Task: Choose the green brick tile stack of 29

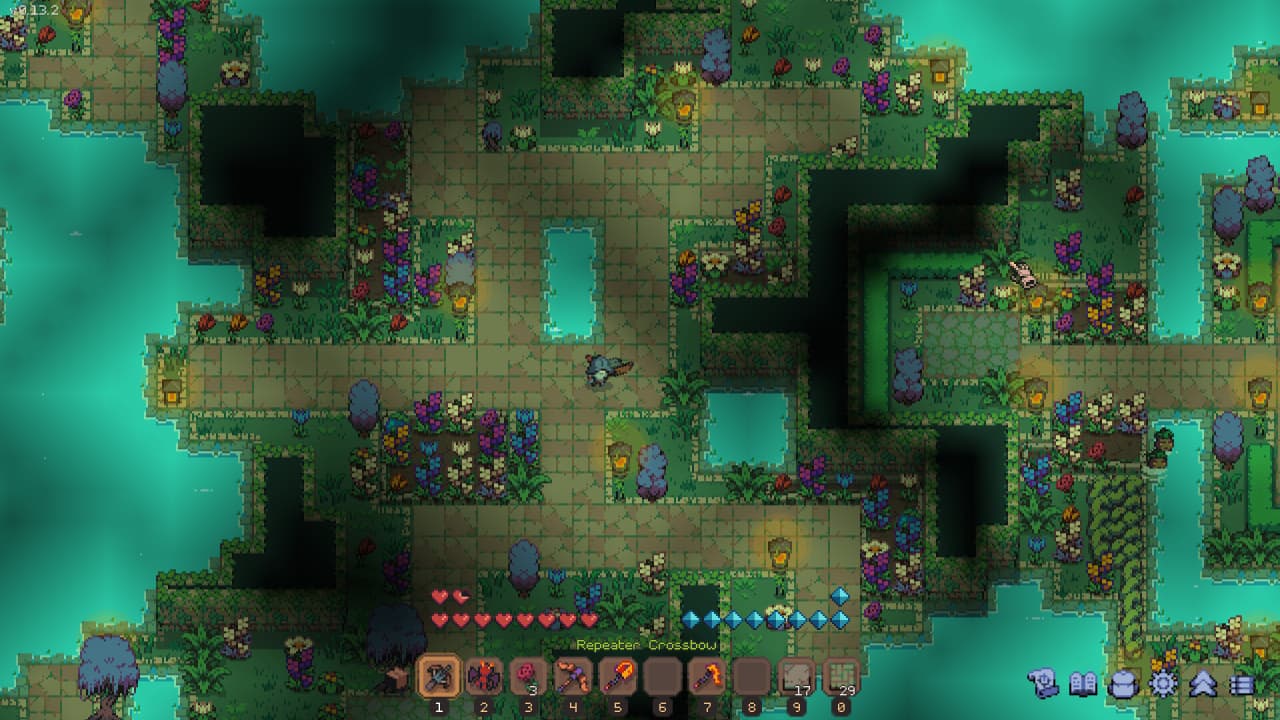Action: coord(841,677)
